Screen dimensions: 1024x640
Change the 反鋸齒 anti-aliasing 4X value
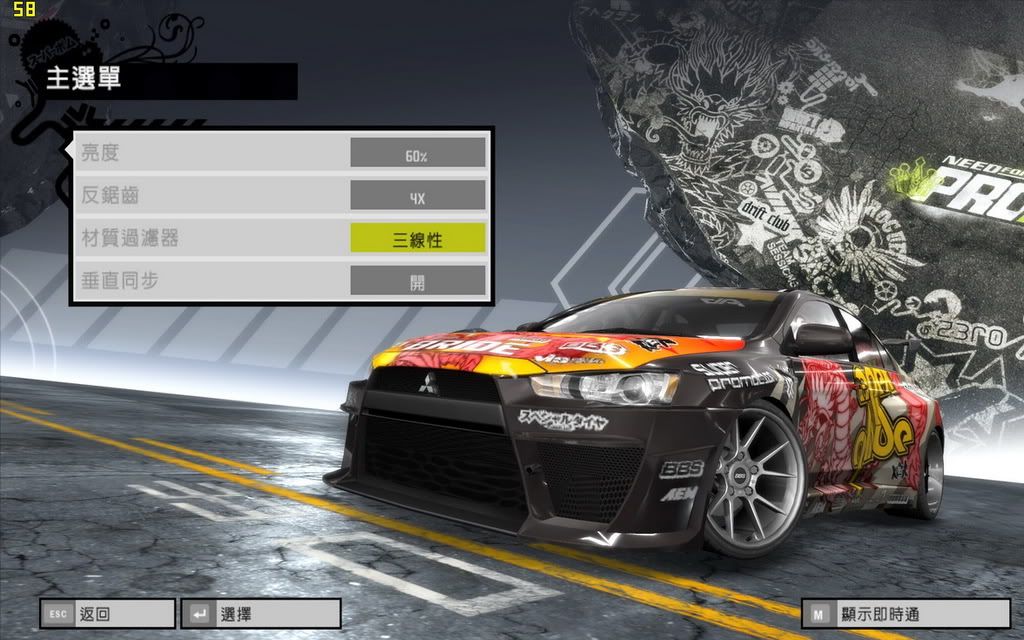[x=417, y=196]
